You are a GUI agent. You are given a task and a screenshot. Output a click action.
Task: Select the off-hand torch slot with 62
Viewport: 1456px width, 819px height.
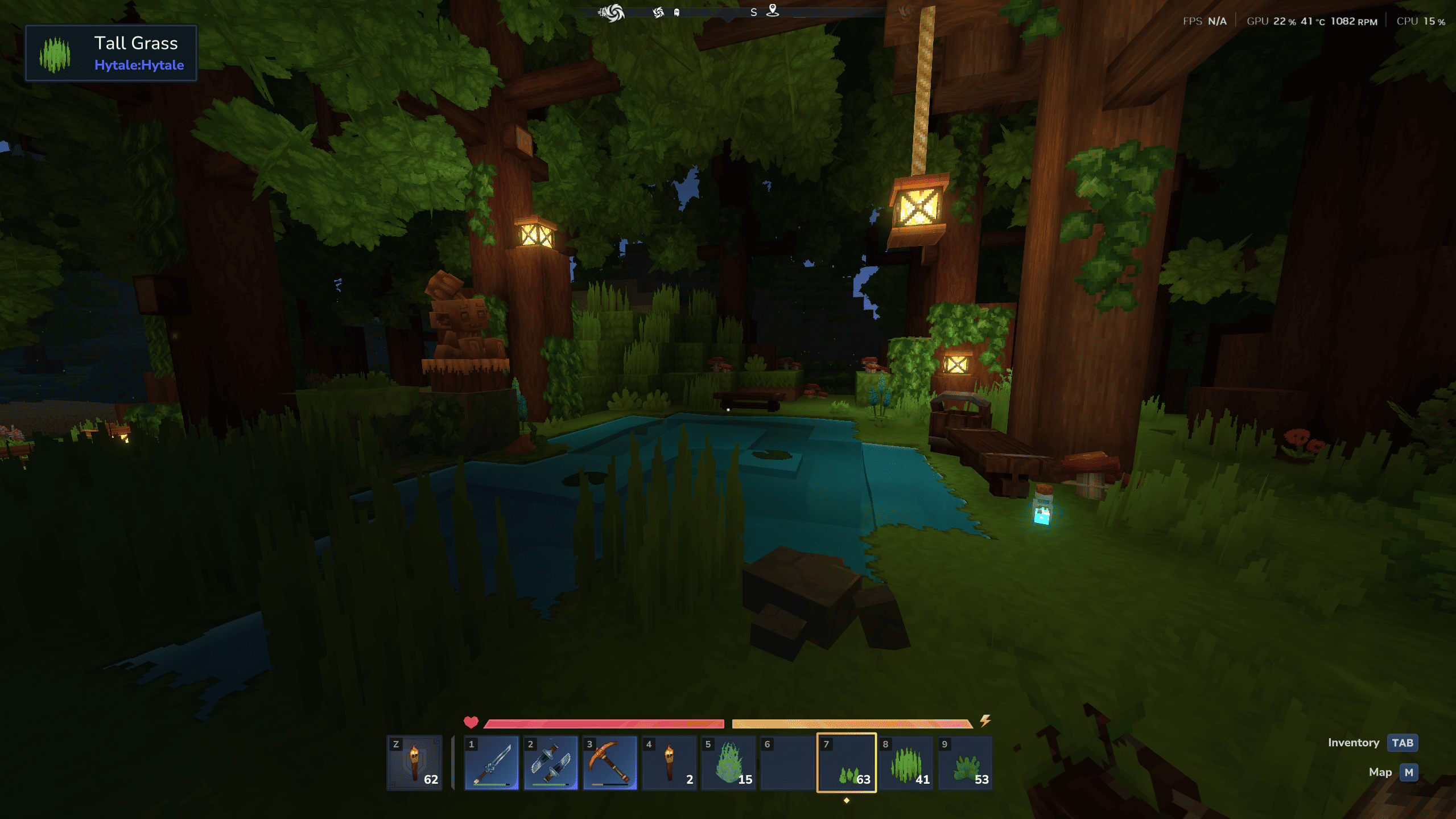414,763
